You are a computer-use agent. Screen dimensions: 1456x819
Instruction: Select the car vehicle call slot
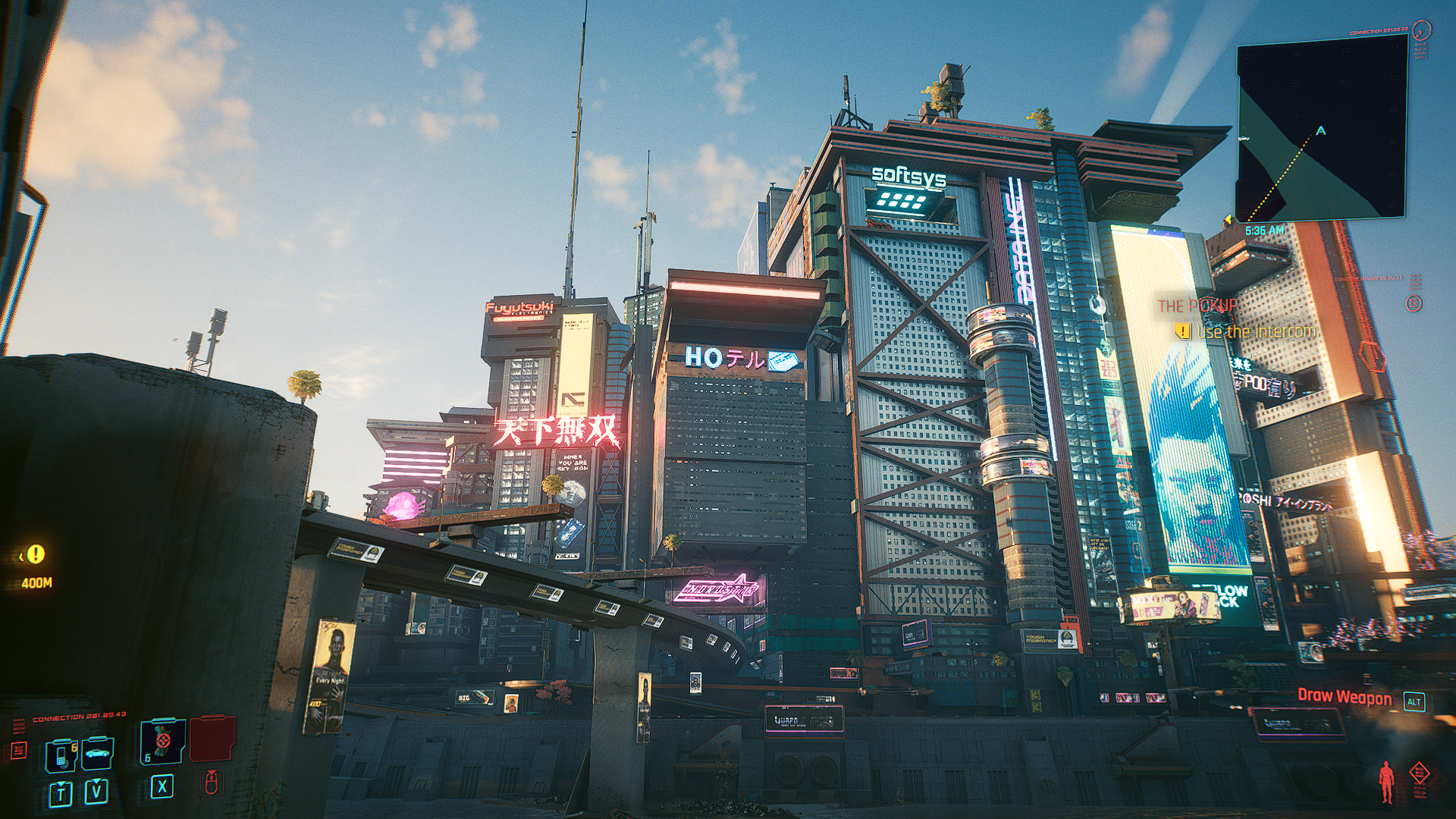point(97,754)
